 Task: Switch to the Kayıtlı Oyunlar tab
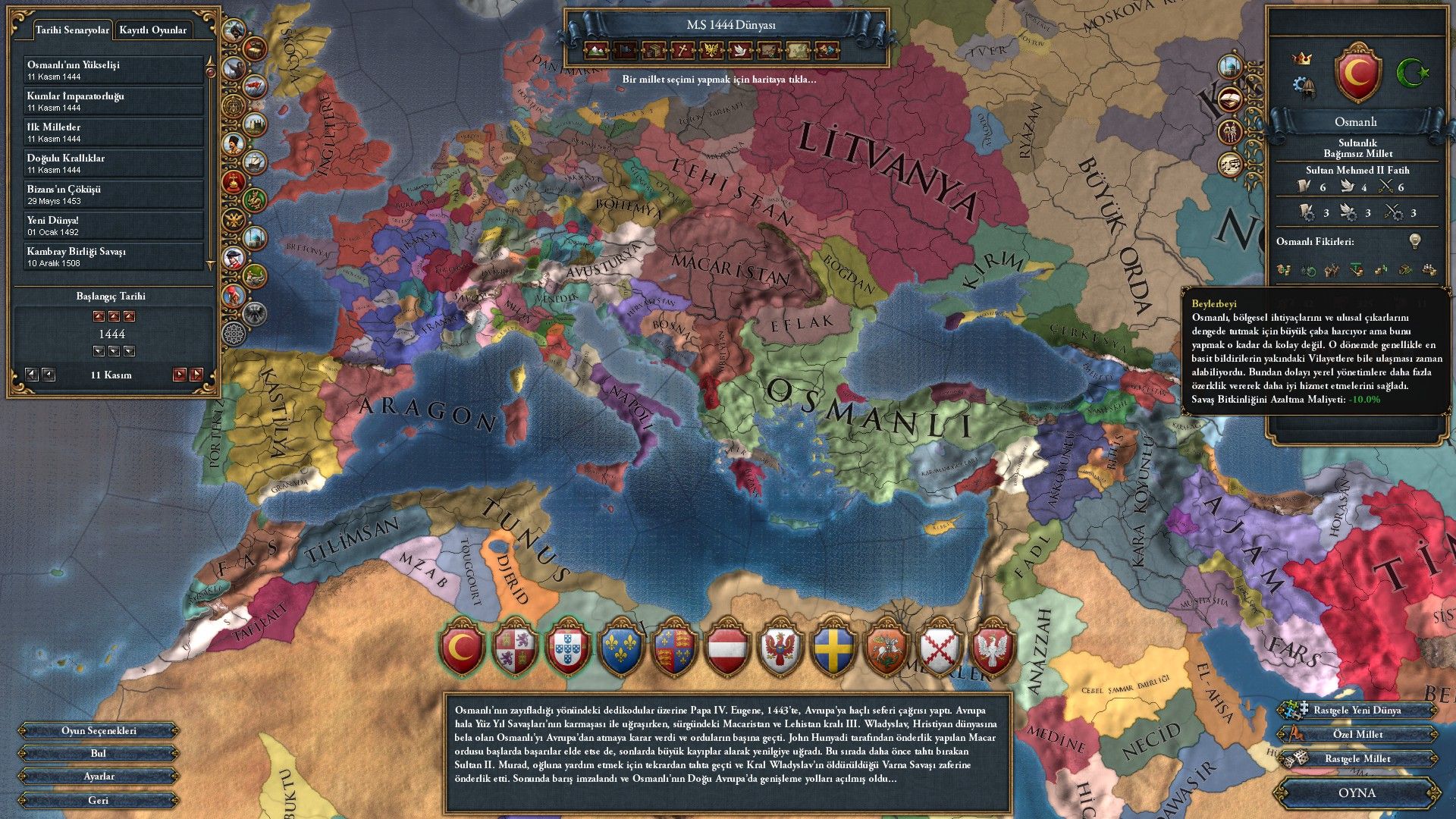click(152, 30)
